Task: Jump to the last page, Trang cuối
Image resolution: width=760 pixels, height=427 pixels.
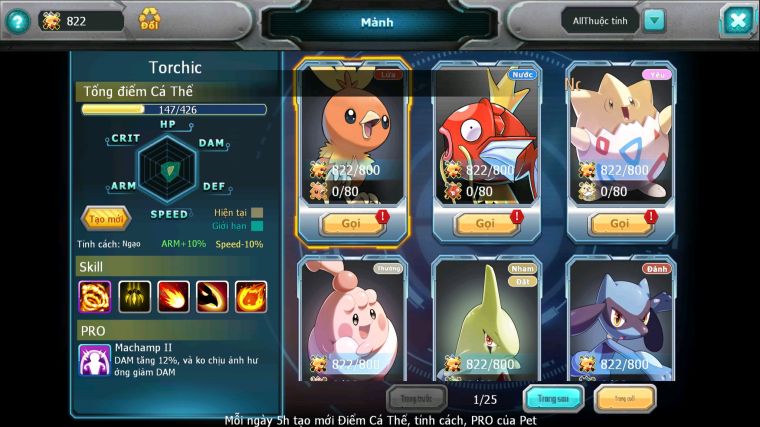Action: coord(625,399)
